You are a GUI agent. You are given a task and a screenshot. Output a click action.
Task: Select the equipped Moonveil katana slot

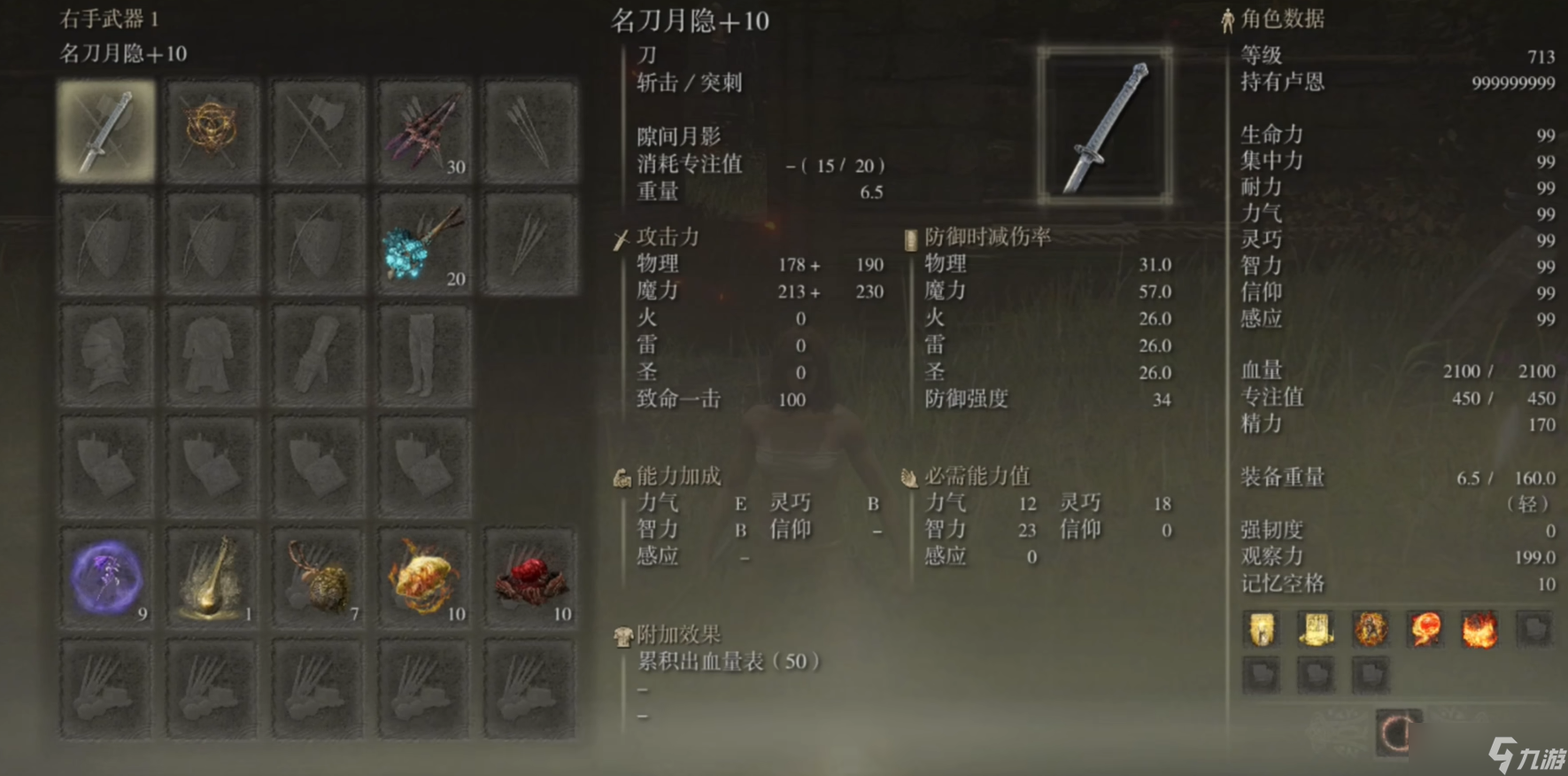click(105, 128)
